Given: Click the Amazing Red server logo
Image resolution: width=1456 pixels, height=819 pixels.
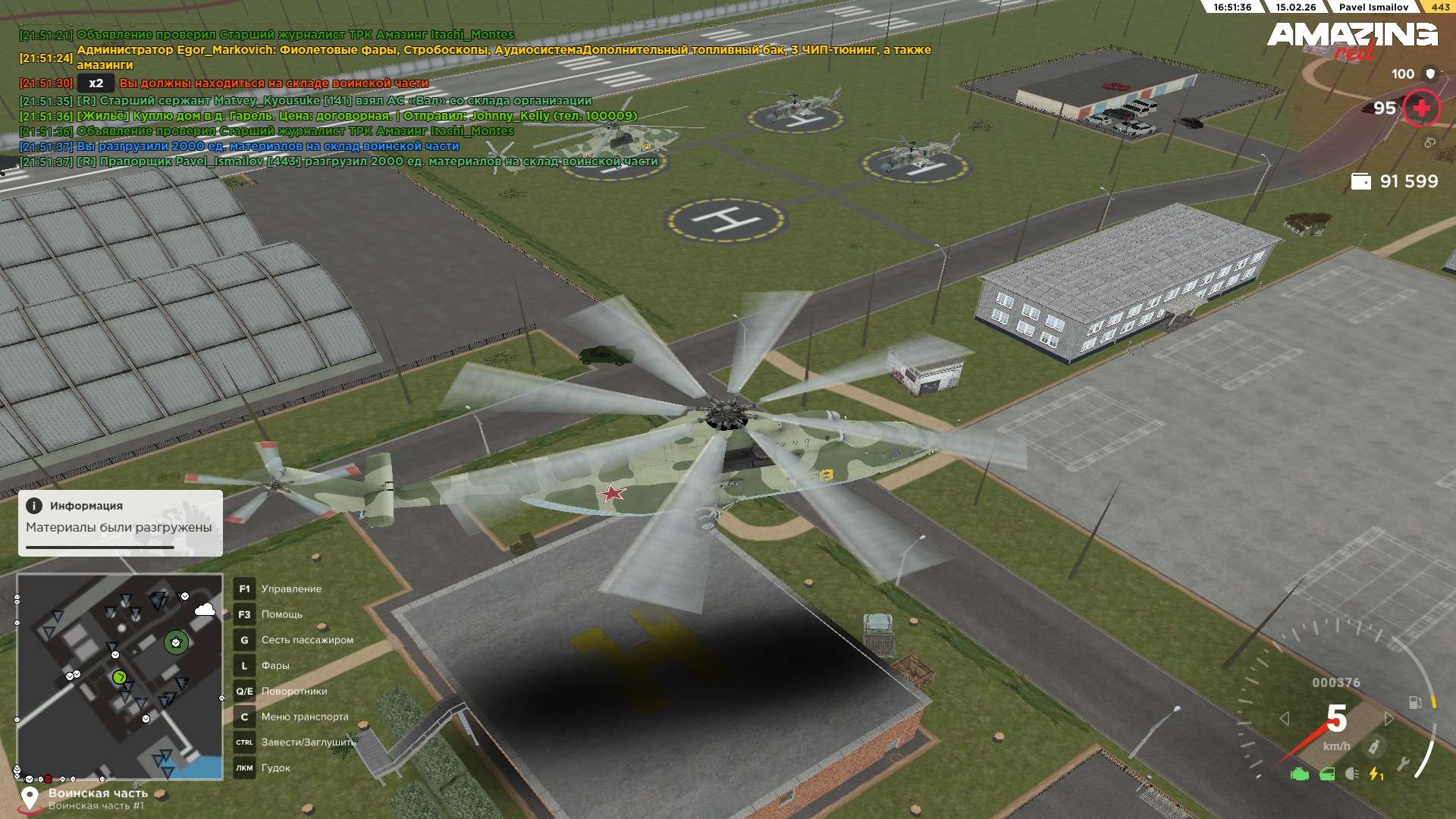Looking at the screenshot, I should (1351, 39).
